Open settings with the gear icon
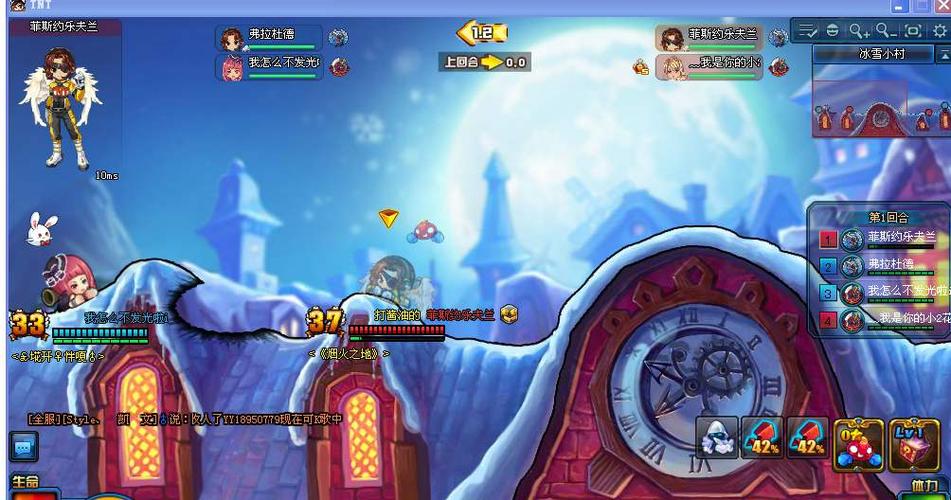 pyautogui.click(x=939, y=31)
